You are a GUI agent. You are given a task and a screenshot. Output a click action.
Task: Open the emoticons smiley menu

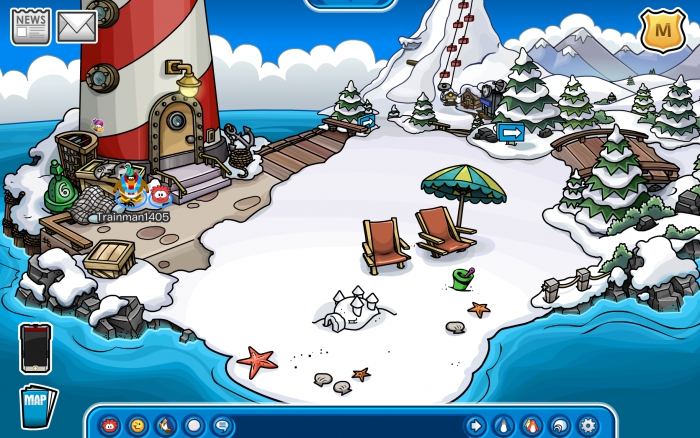click(137, 425)
